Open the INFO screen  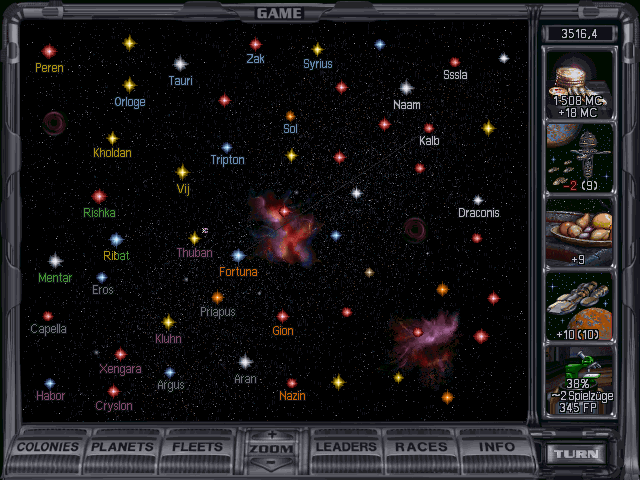click(497, 447)
